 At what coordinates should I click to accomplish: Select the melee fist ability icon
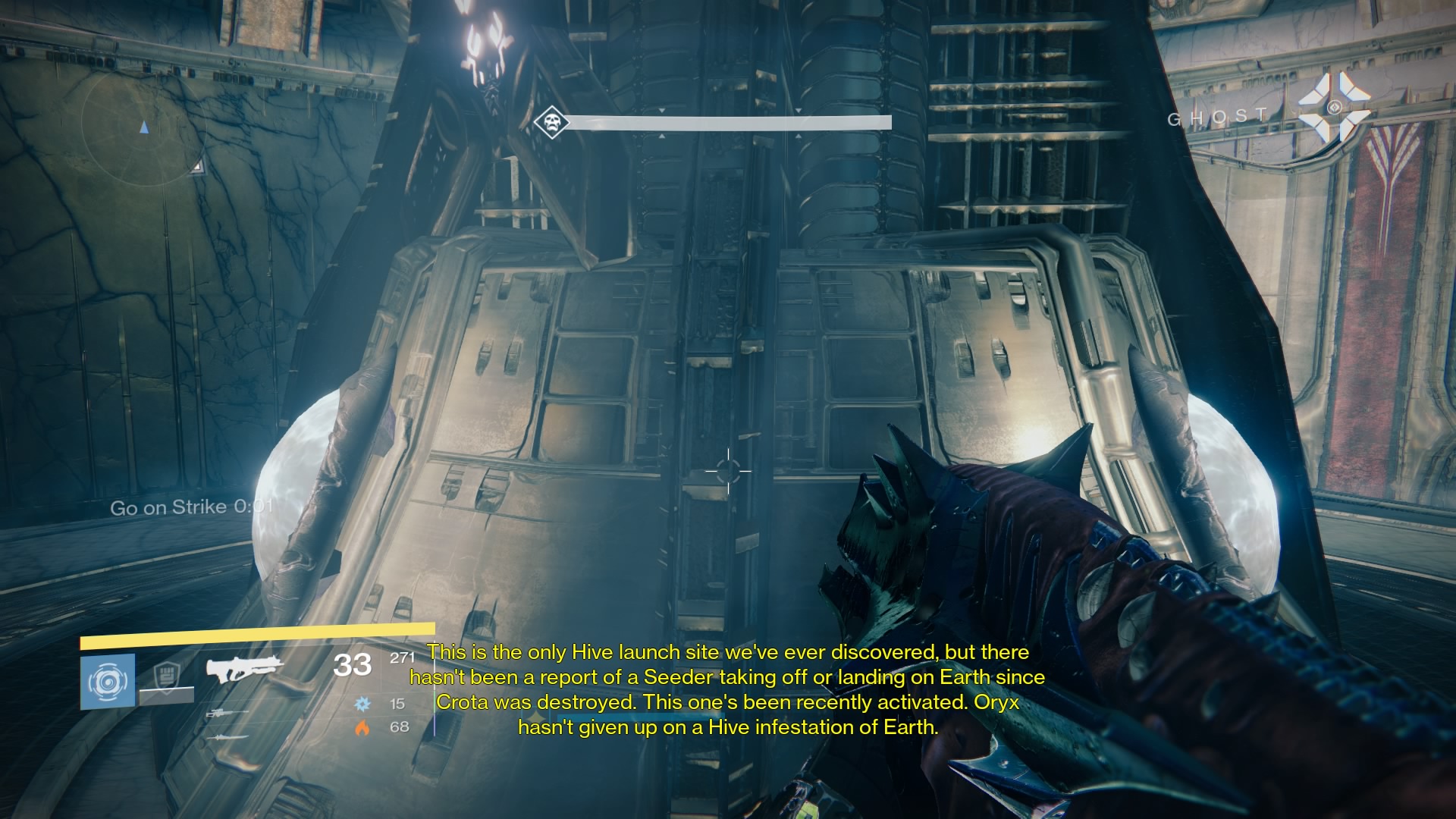click(166, 676)
